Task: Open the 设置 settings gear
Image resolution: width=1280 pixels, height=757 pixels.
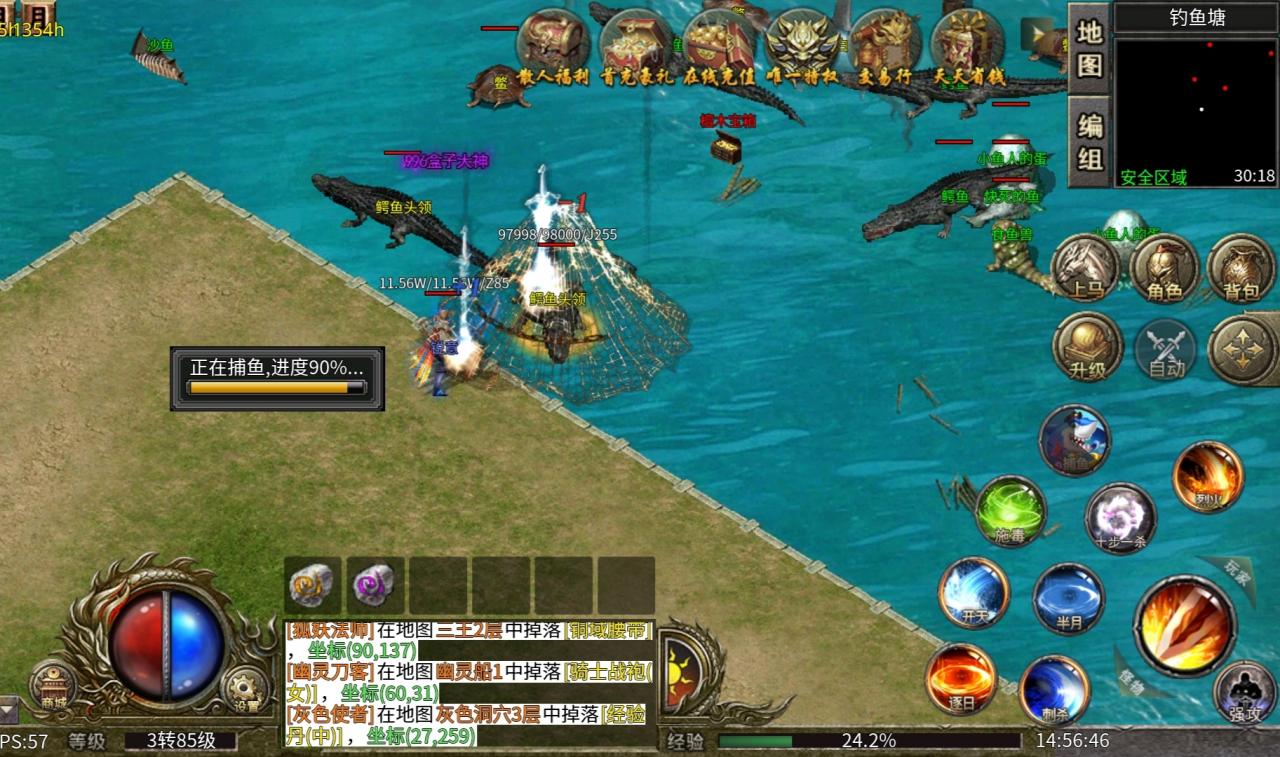Action: pos(245,689)
